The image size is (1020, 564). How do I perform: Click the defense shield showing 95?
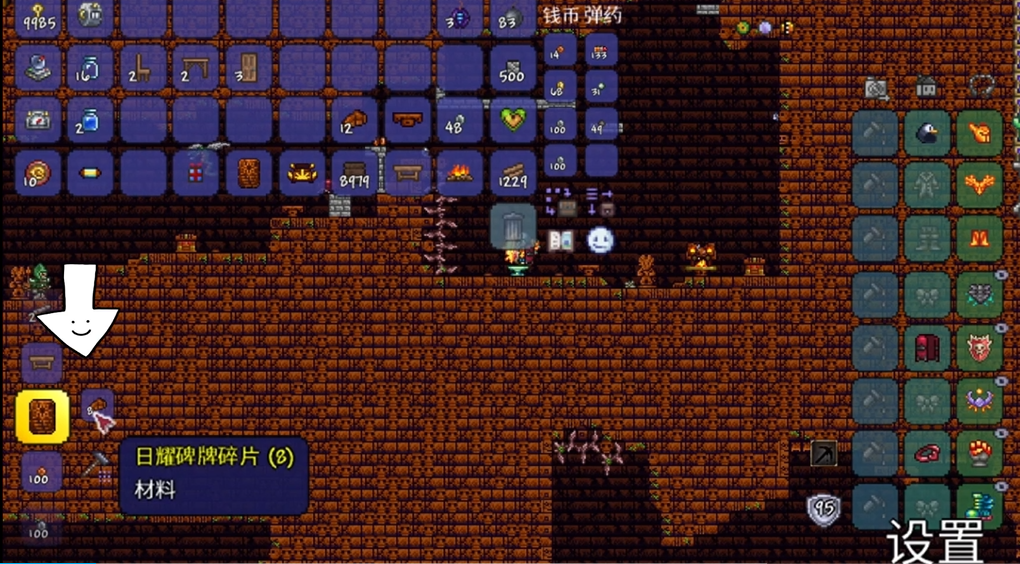click(824, 509)
